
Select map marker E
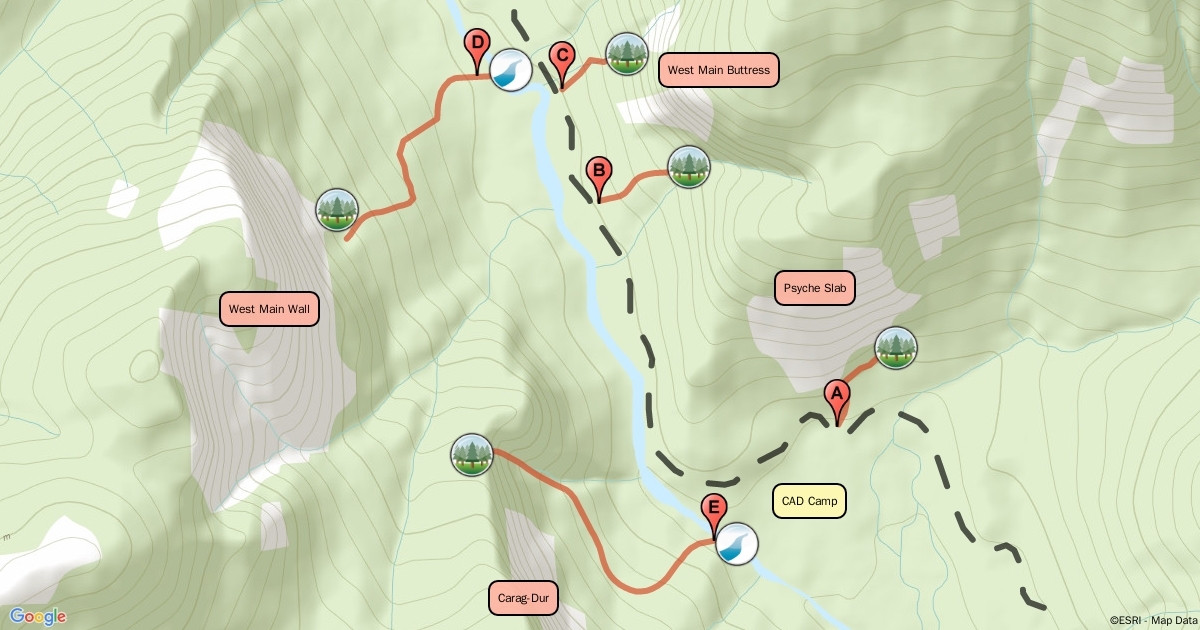(x=713, y=510)
